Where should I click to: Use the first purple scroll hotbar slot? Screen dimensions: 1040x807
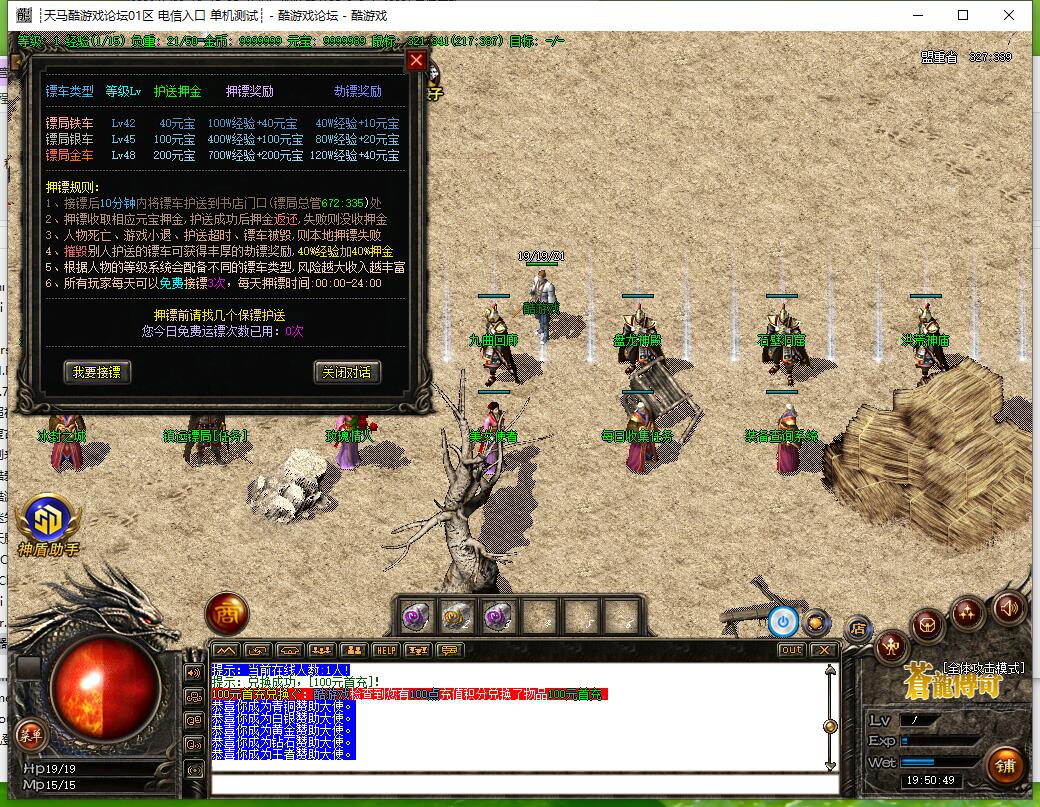tap(416, 617)
